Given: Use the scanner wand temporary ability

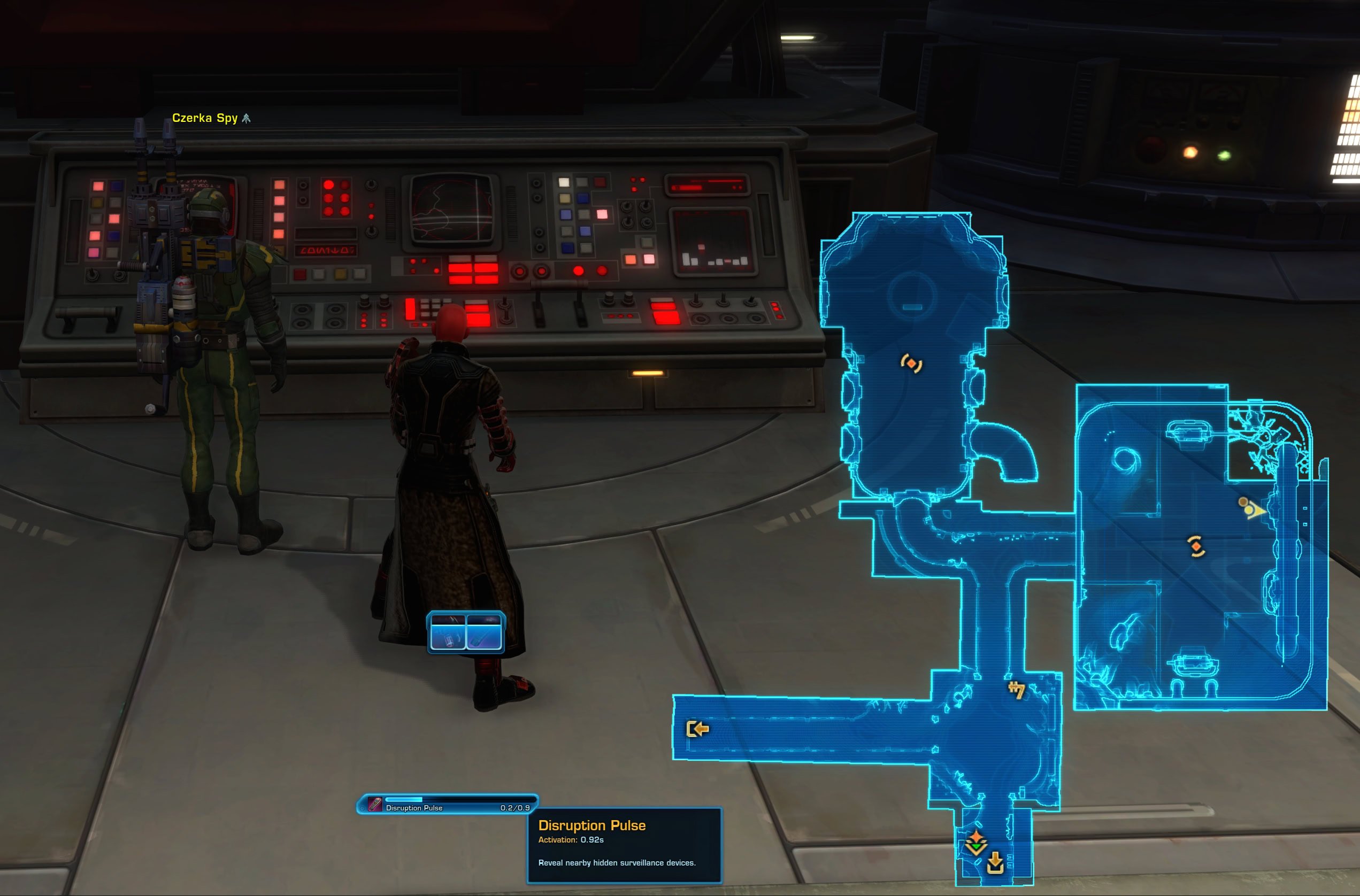Looking at the screenshot, I should (484, 632).
